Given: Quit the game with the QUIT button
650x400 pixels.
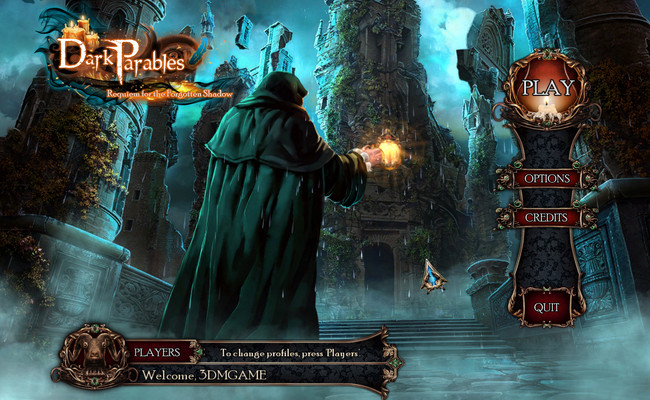Looking at the screenshot, I should tap(546, 307).
